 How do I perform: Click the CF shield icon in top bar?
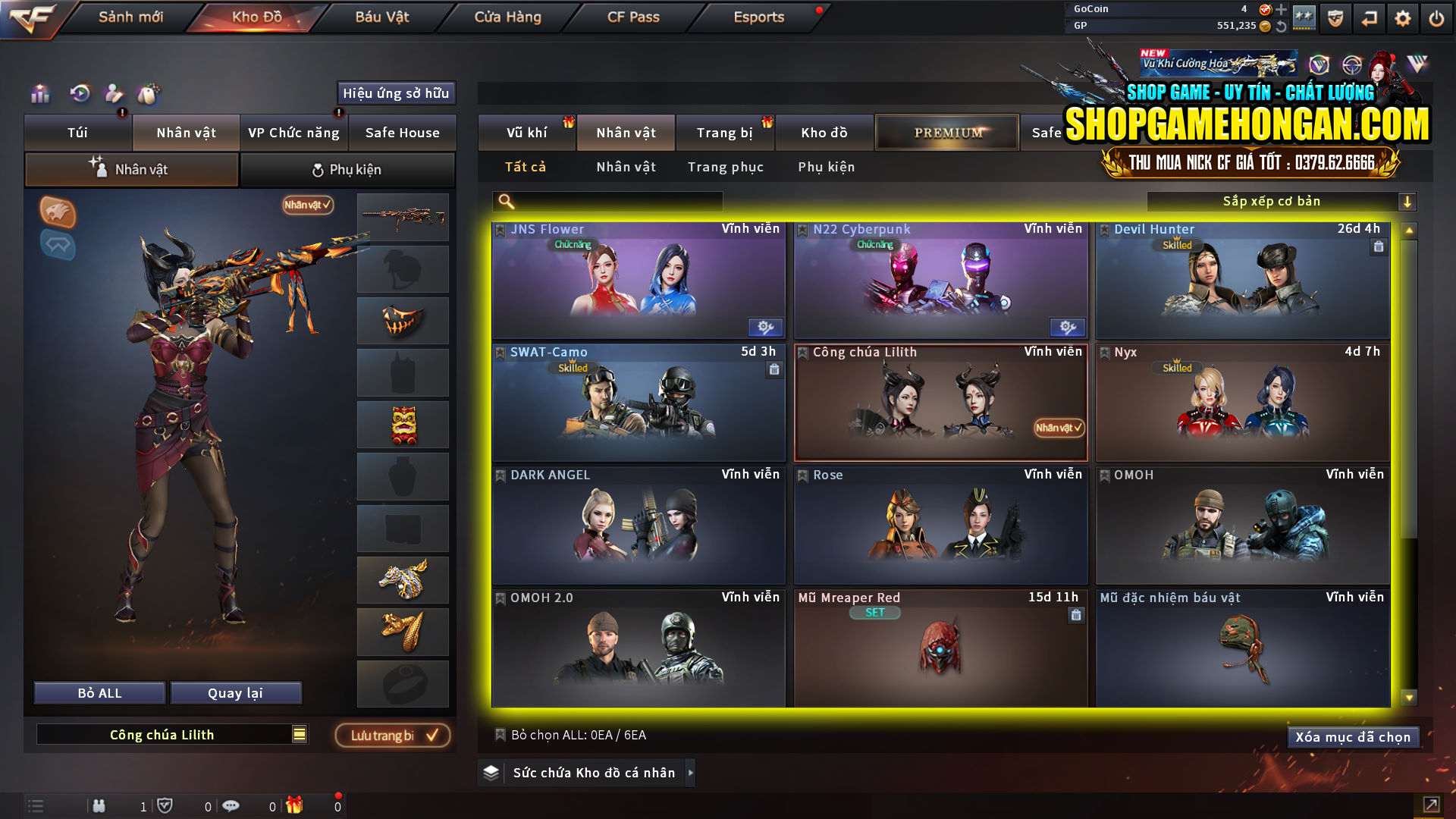1335,17
